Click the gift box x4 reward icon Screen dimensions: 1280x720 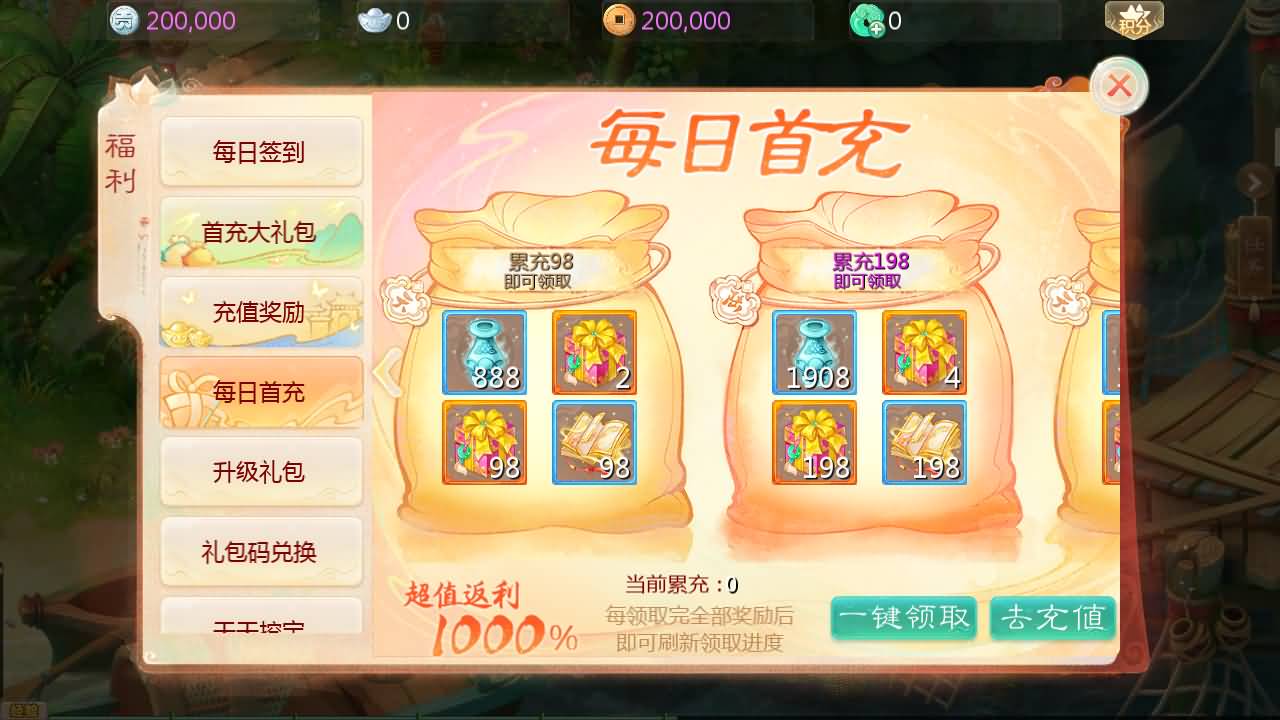(x=924, y=352)
